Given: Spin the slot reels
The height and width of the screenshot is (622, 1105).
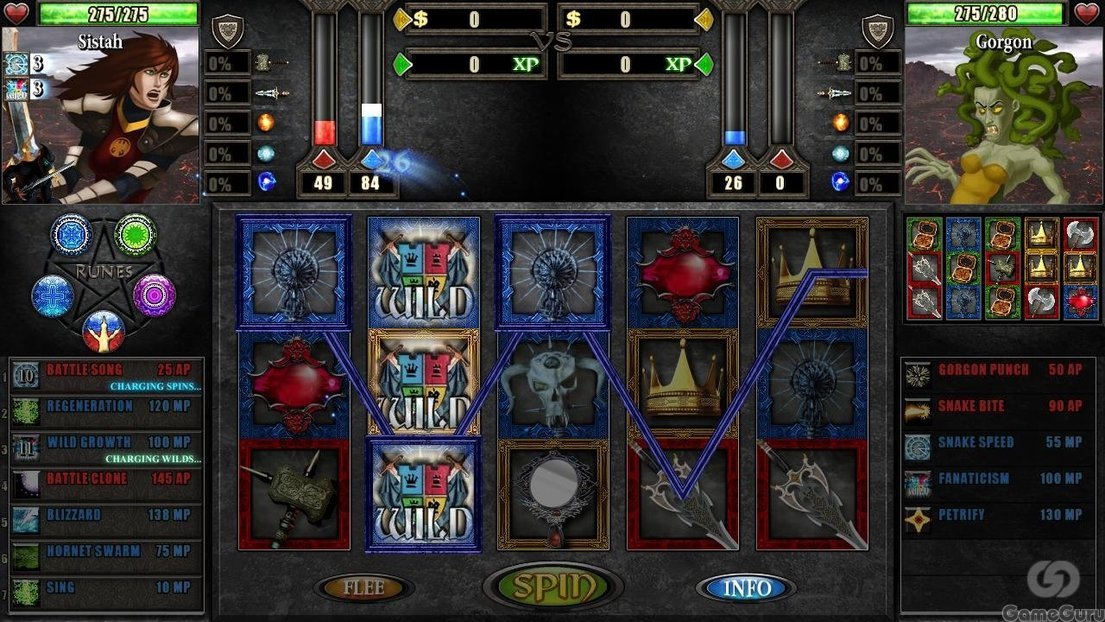Looking at the screenshot, I should [552, 587].
